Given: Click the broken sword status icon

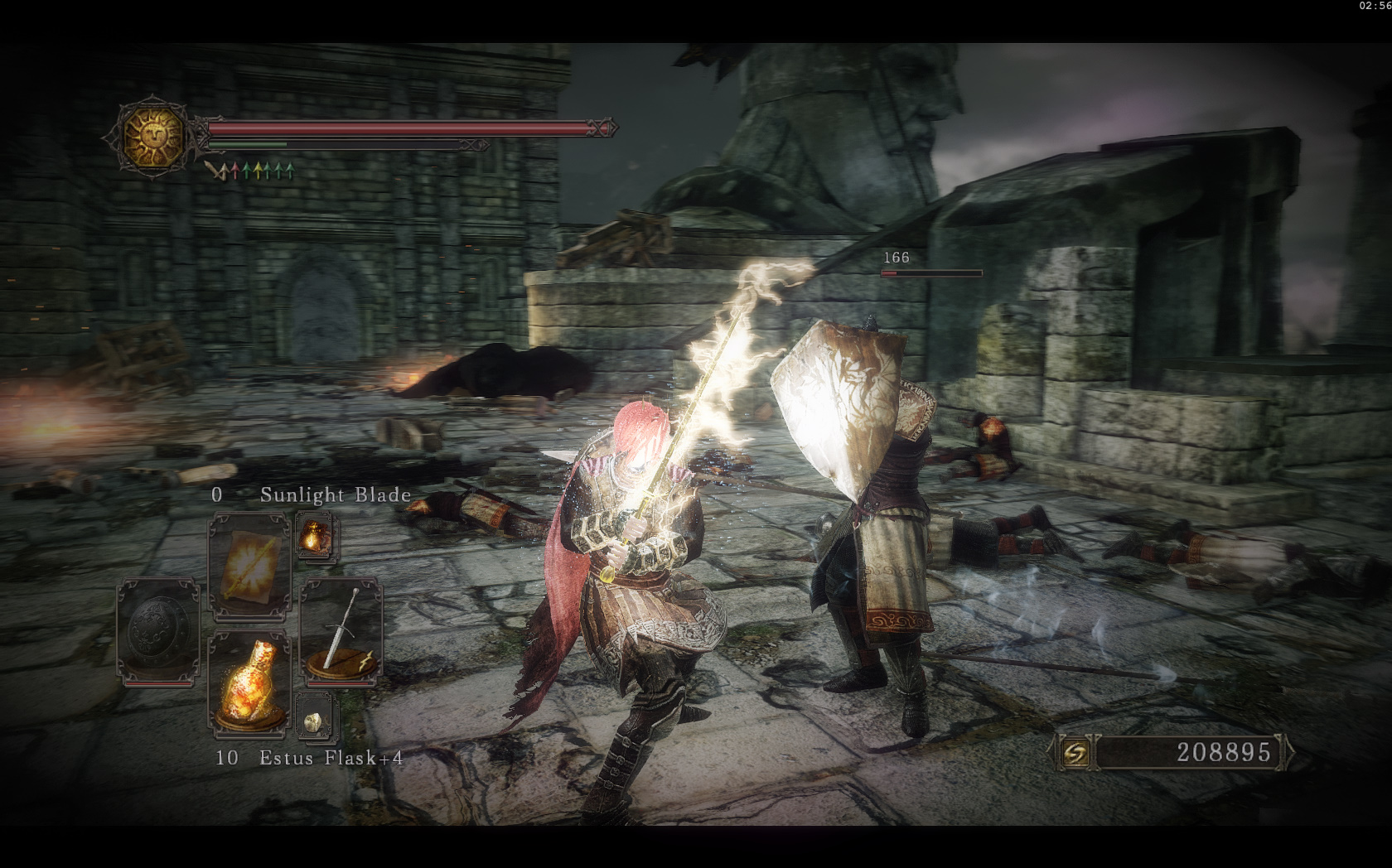Looking at the screenshot, I should tap(218, 171).
